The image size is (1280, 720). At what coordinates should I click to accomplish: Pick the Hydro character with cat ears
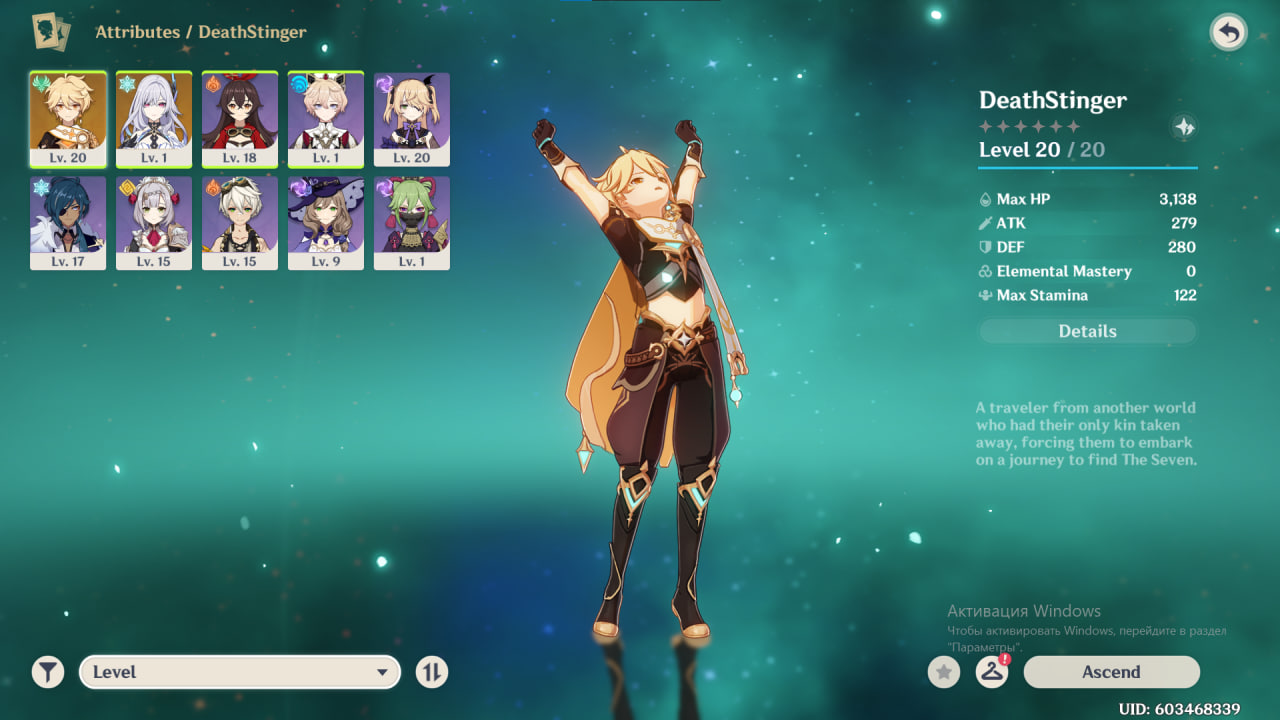(x=326, y=118)
